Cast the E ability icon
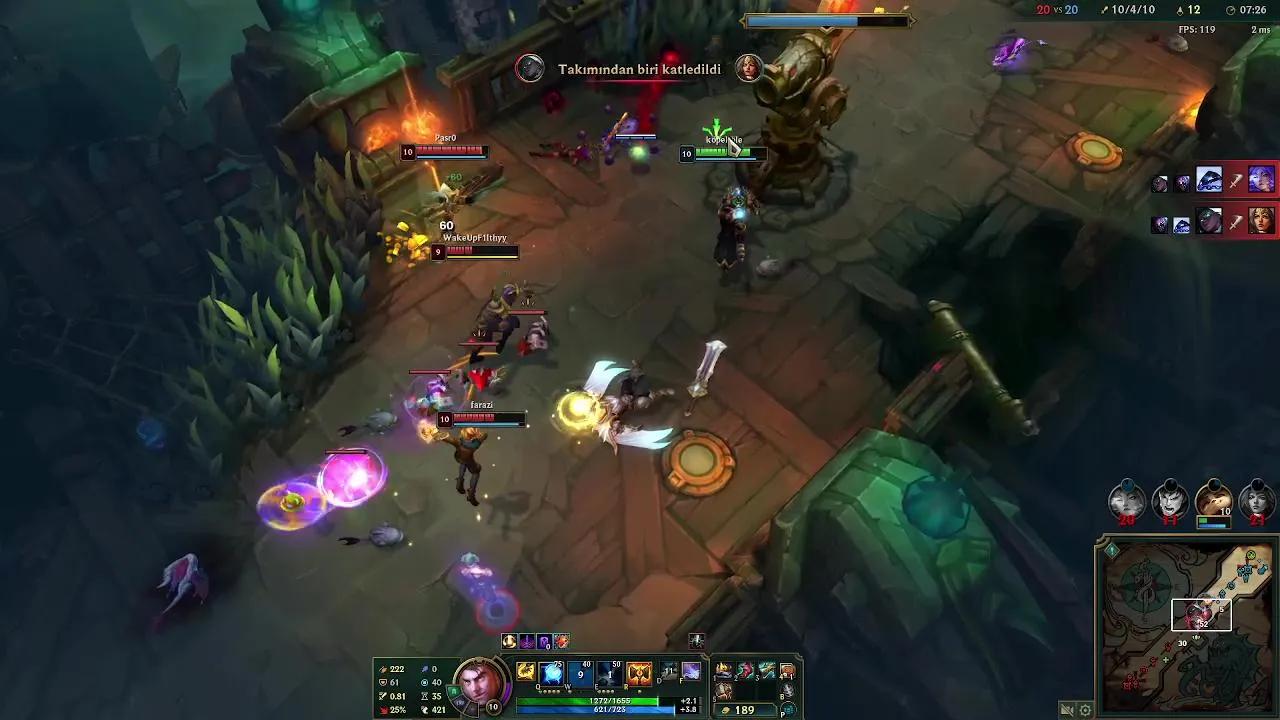This screenshot has width=1280, height=720. 609,674
